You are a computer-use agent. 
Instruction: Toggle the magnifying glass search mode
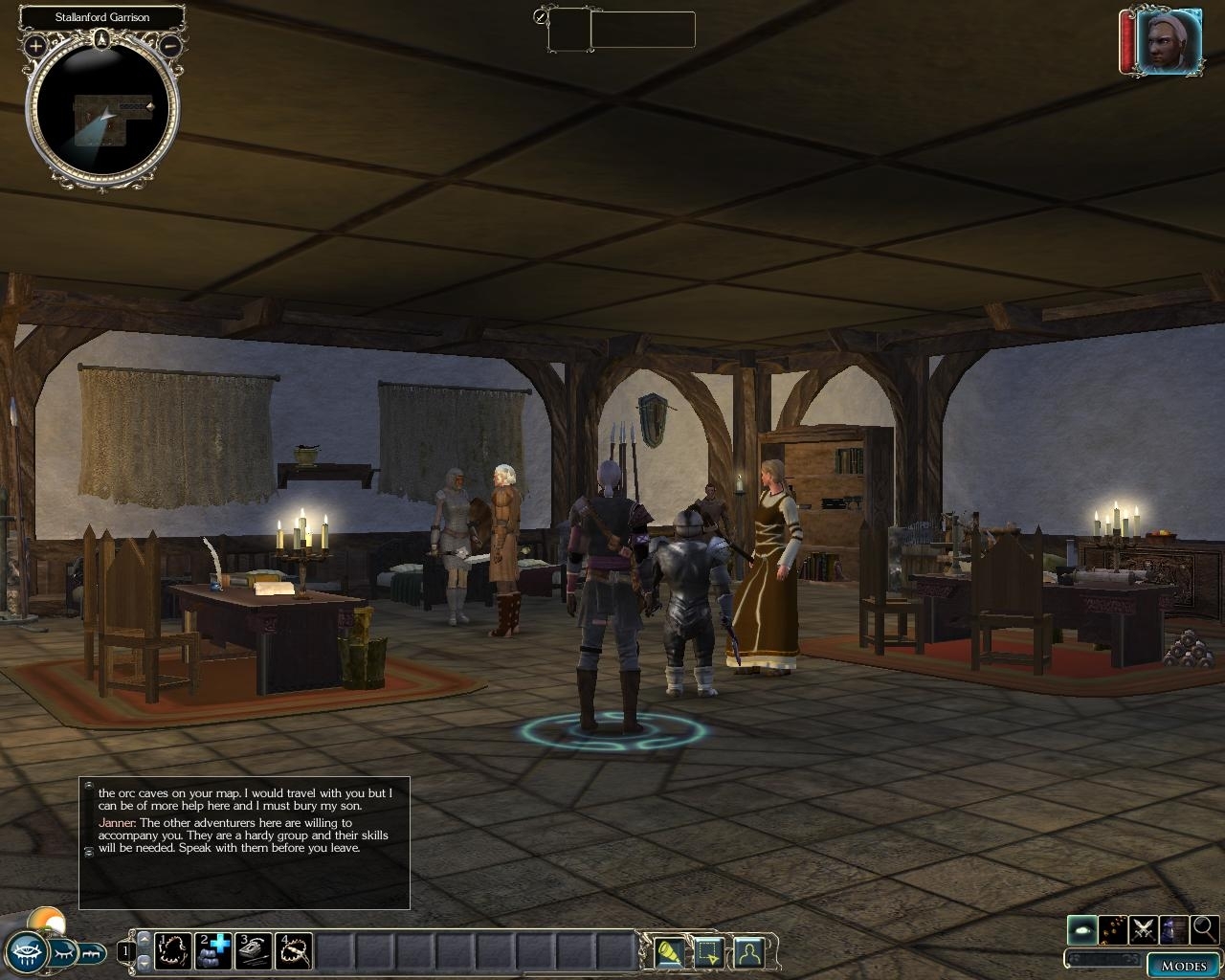click(x=1205, y=928)
